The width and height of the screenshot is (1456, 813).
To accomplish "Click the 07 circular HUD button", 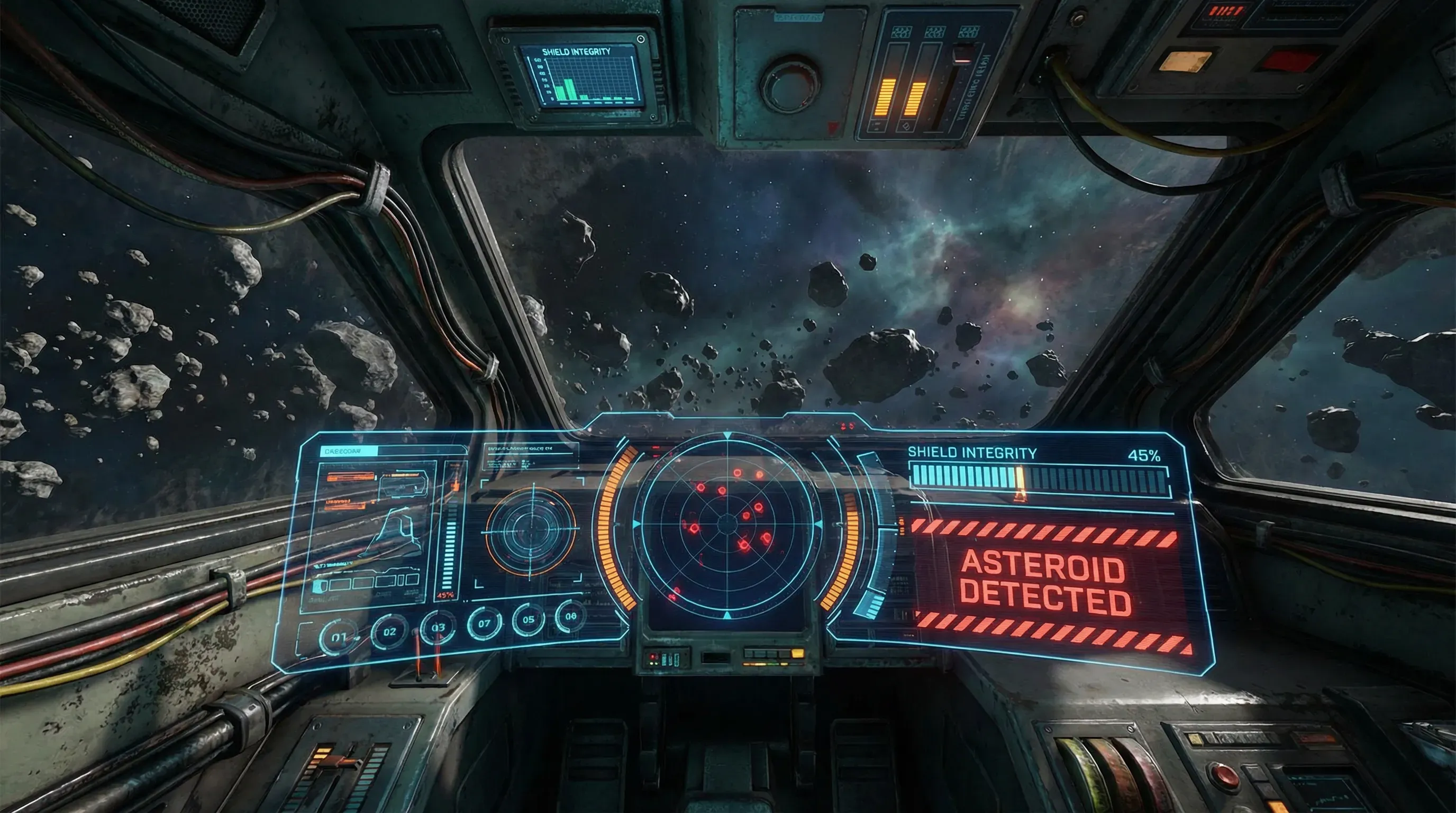I will coord(485,624).
